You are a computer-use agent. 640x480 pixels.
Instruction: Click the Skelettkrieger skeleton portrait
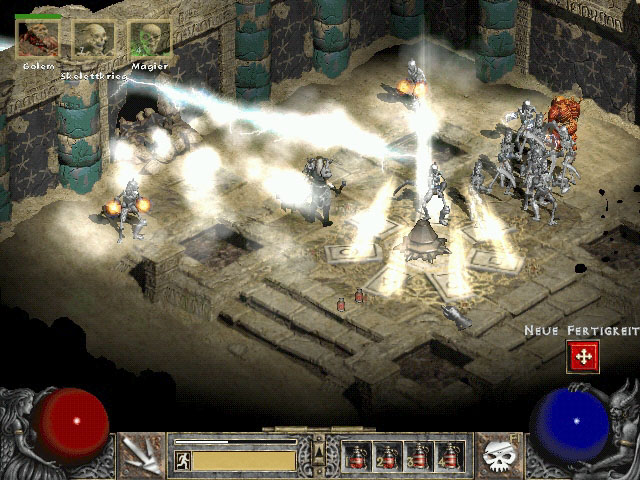[92, 40]
